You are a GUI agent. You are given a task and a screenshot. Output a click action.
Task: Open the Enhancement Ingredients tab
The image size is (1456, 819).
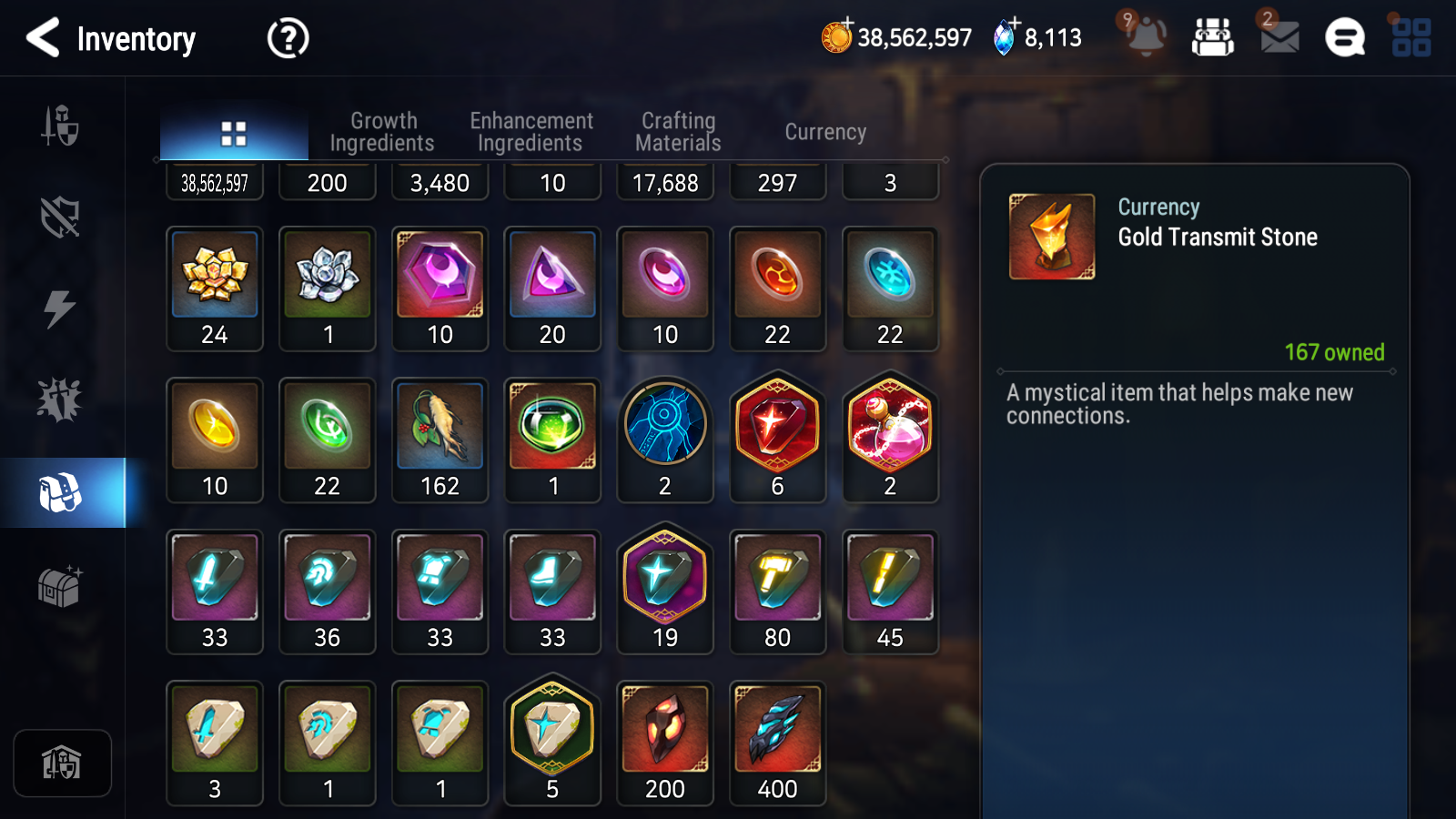tap(531, 132)
